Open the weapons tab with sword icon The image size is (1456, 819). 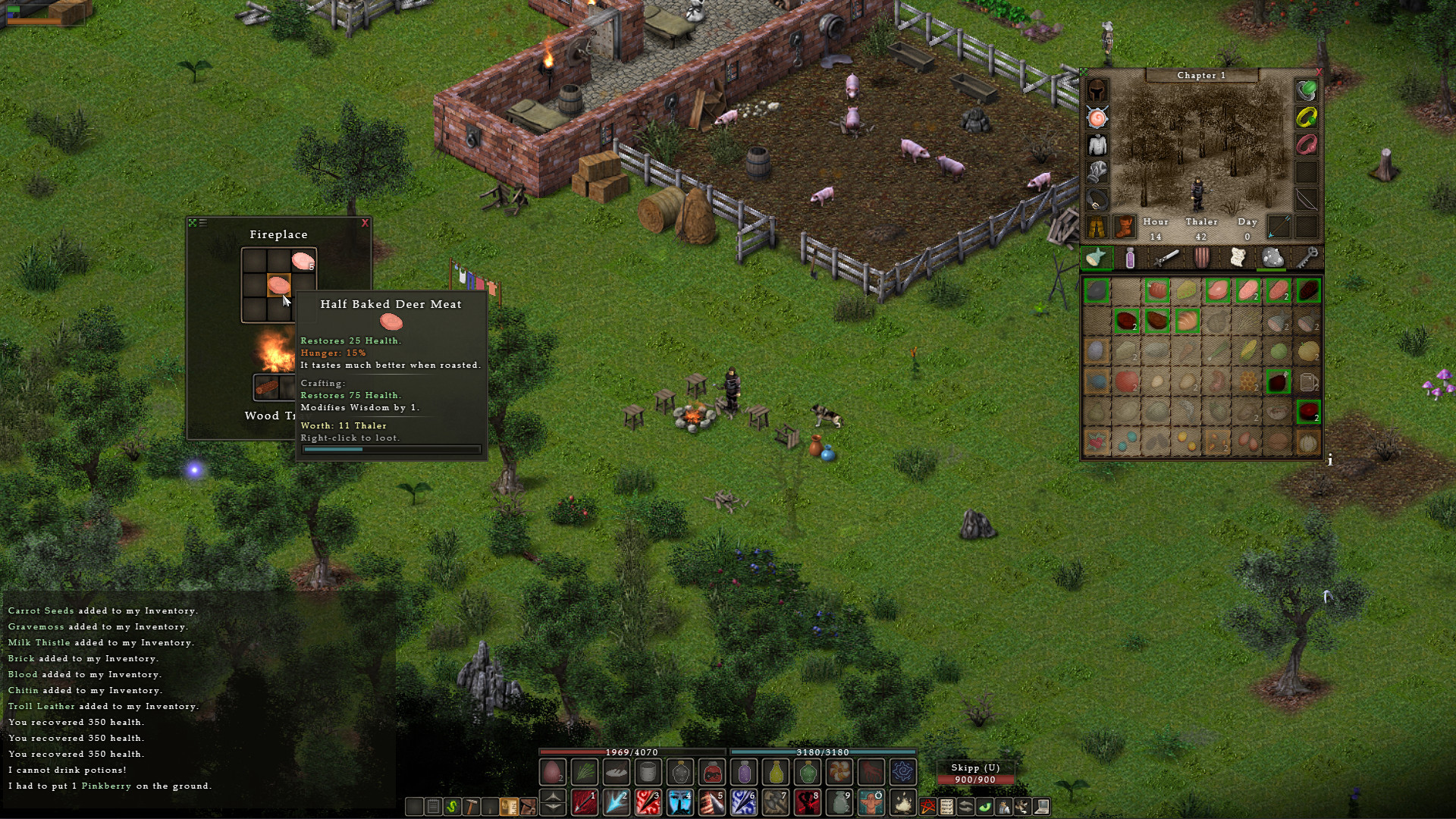(x=1166, y=259)
